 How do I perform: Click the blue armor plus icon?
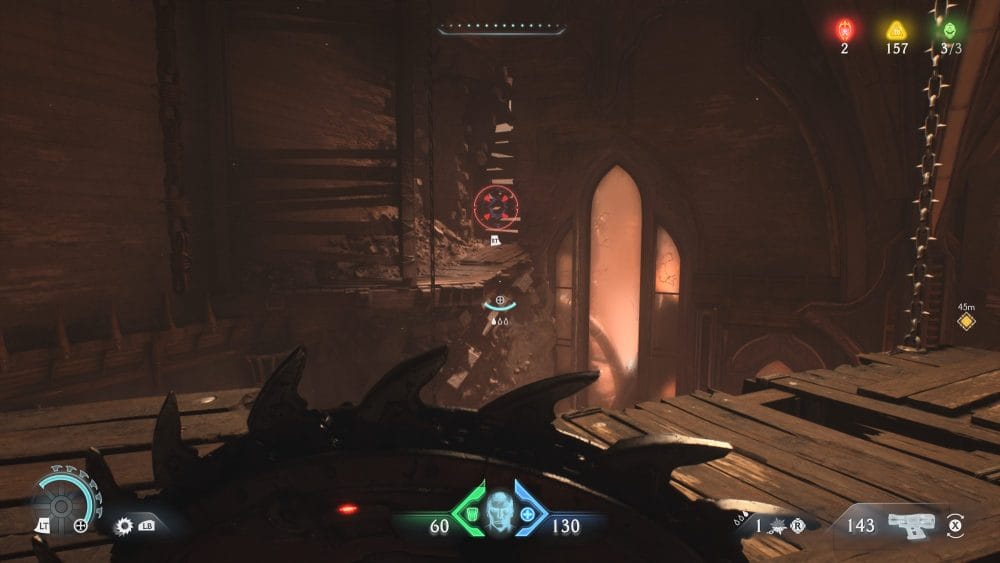point(528,511)
